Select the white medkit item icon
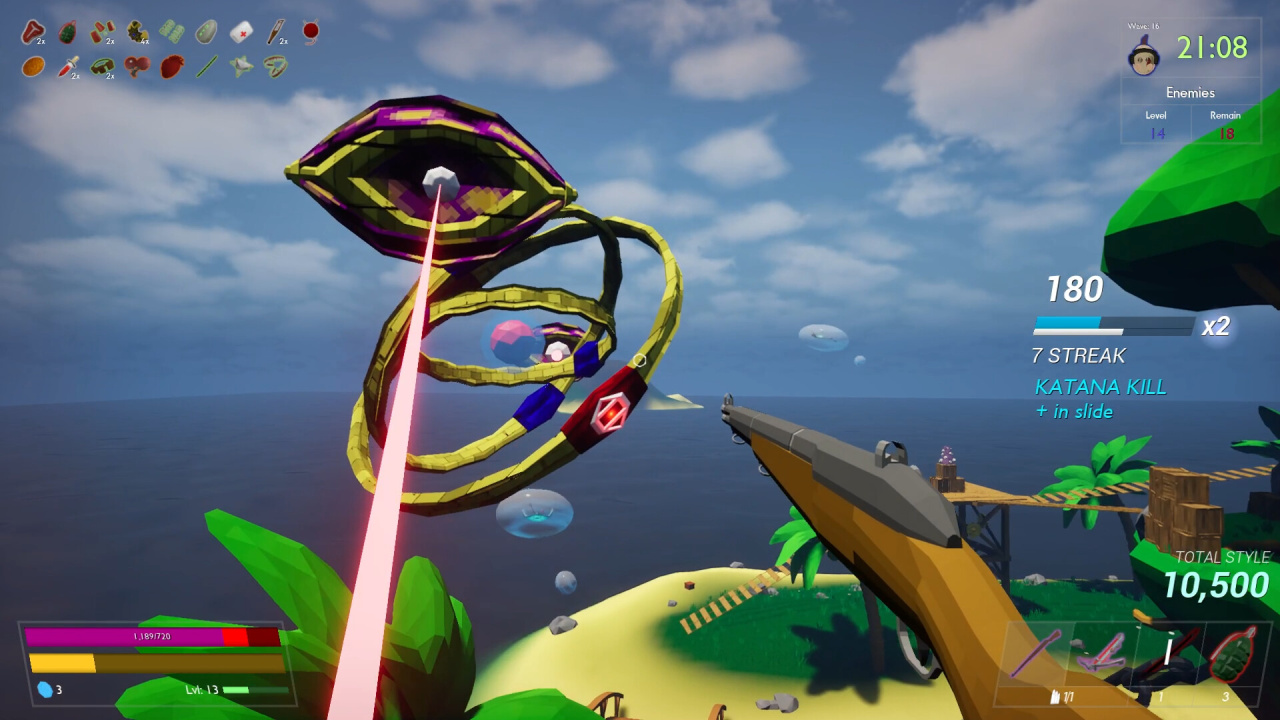This screenshot has width=1280, height=720. click(241, 32)
